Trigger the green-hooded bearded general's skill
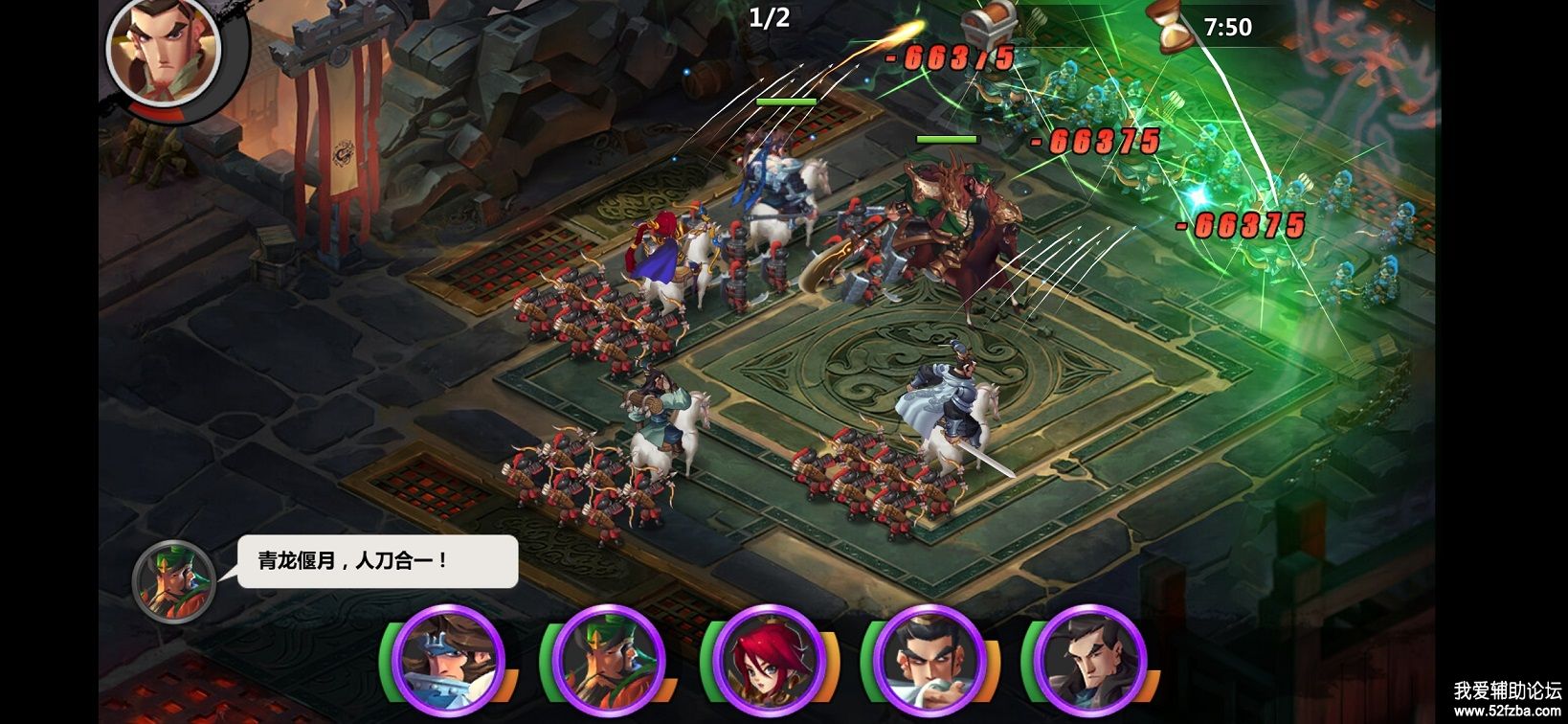The height and width of the screenshot is (724, 1568). [609, 660]
